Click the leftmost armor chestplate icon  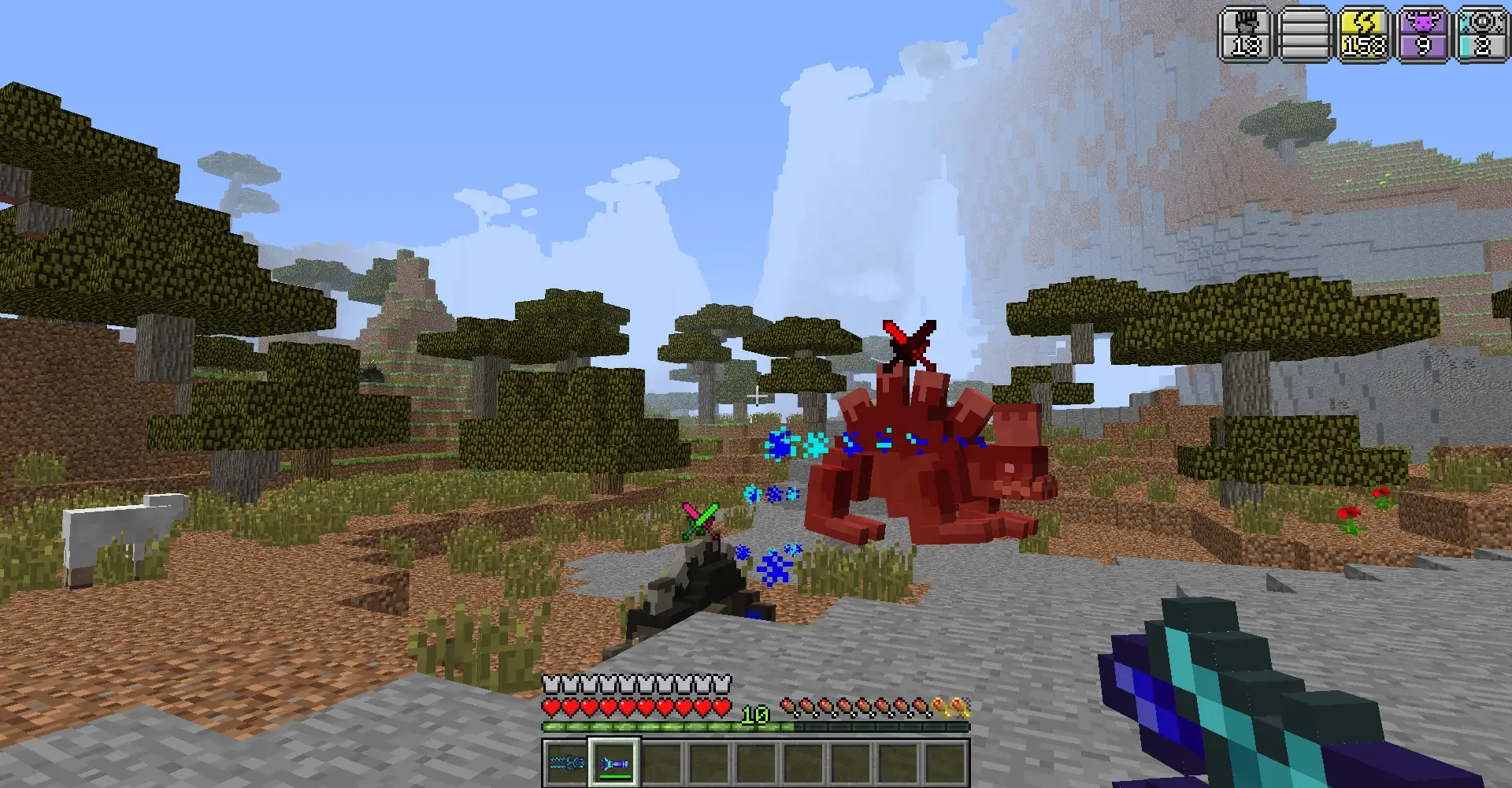(551, 684)
